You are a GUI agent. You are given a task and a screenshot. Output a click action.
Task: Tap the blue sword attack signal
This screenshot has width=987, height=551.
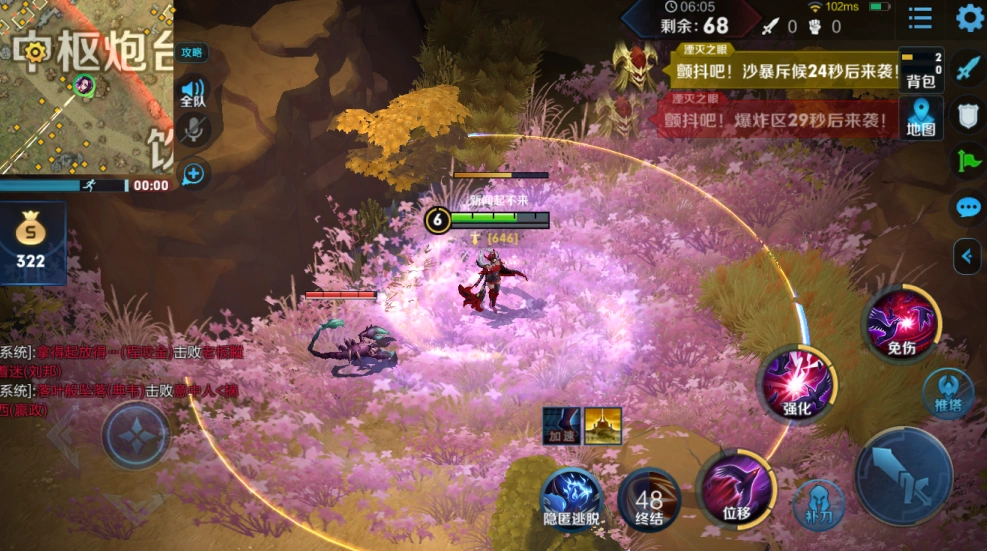(x=967, y=68)
